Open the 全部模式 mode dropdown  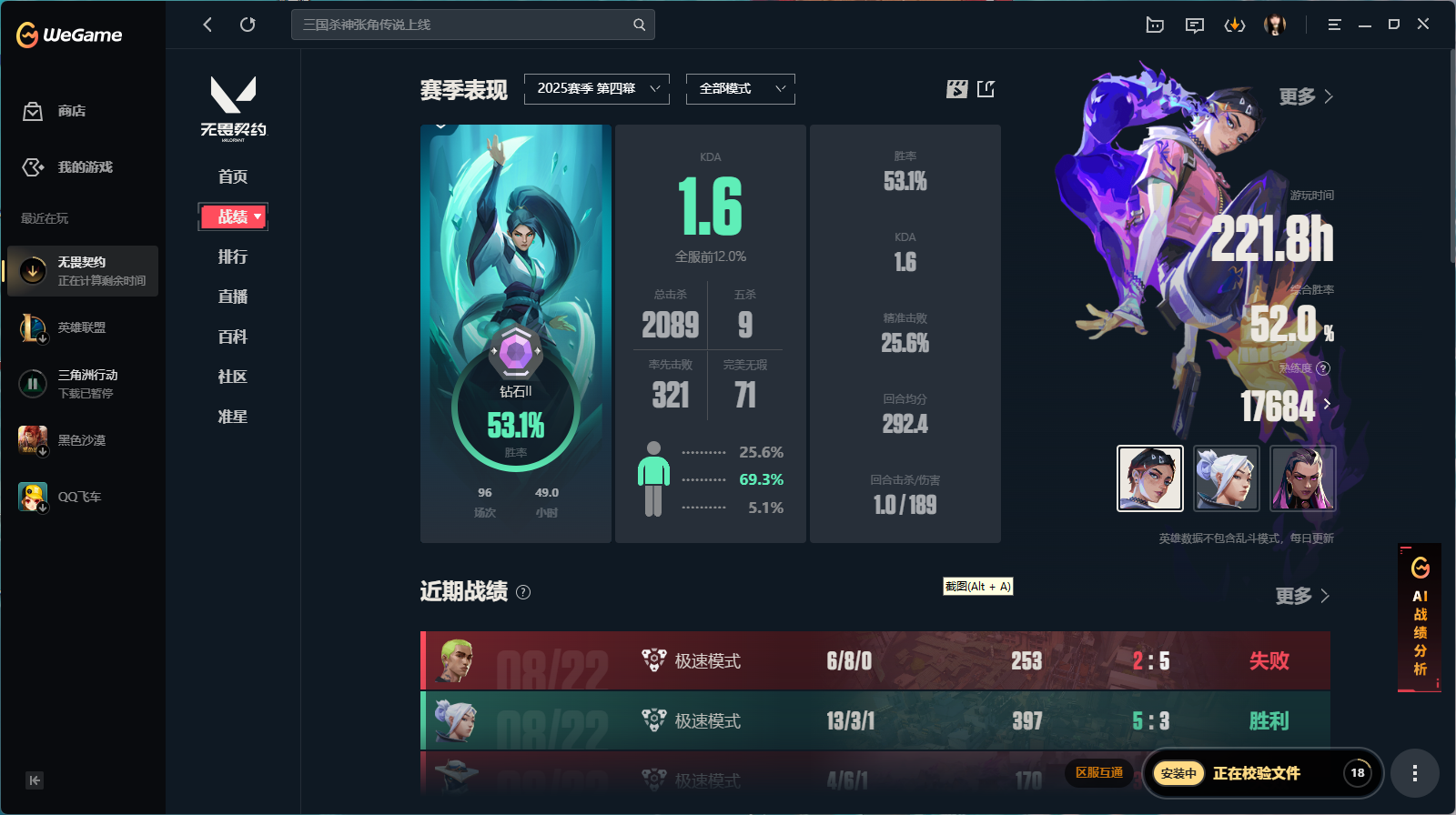pos(740,88)
